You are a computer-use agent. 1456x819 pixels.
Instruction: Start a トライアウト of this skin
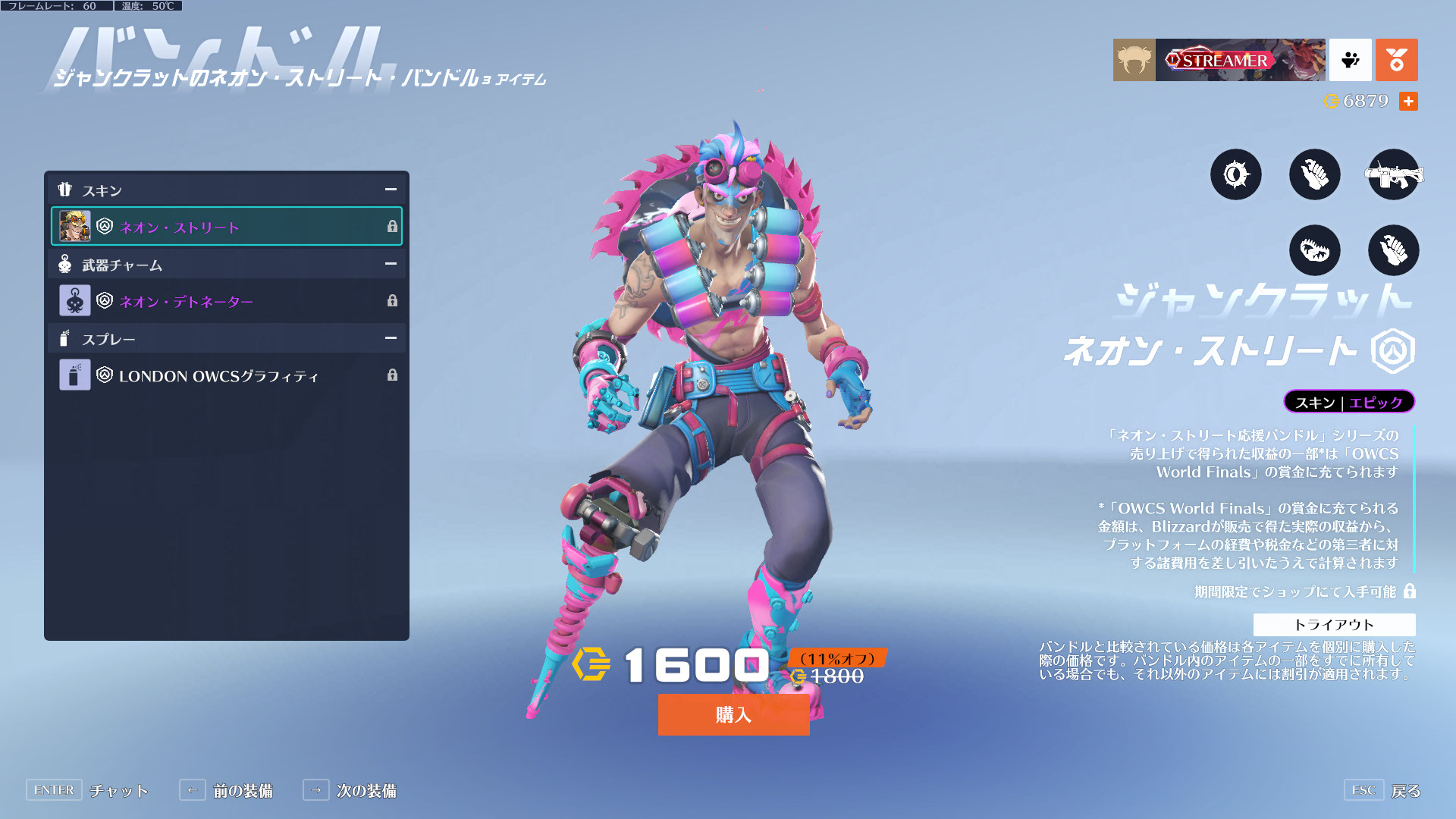click(x=1334, y=625)
